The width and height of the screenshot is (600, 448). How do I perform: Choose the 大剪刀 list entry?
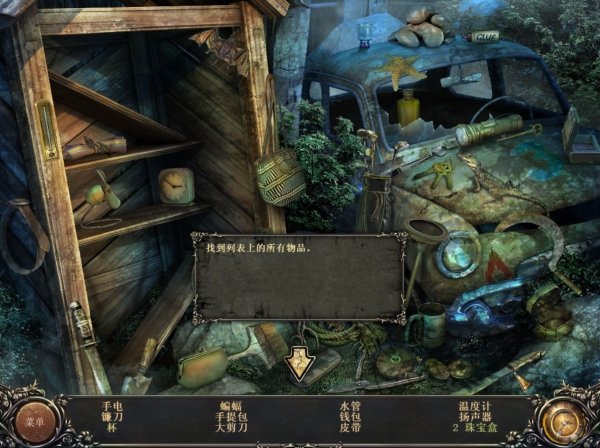[231, 428]
